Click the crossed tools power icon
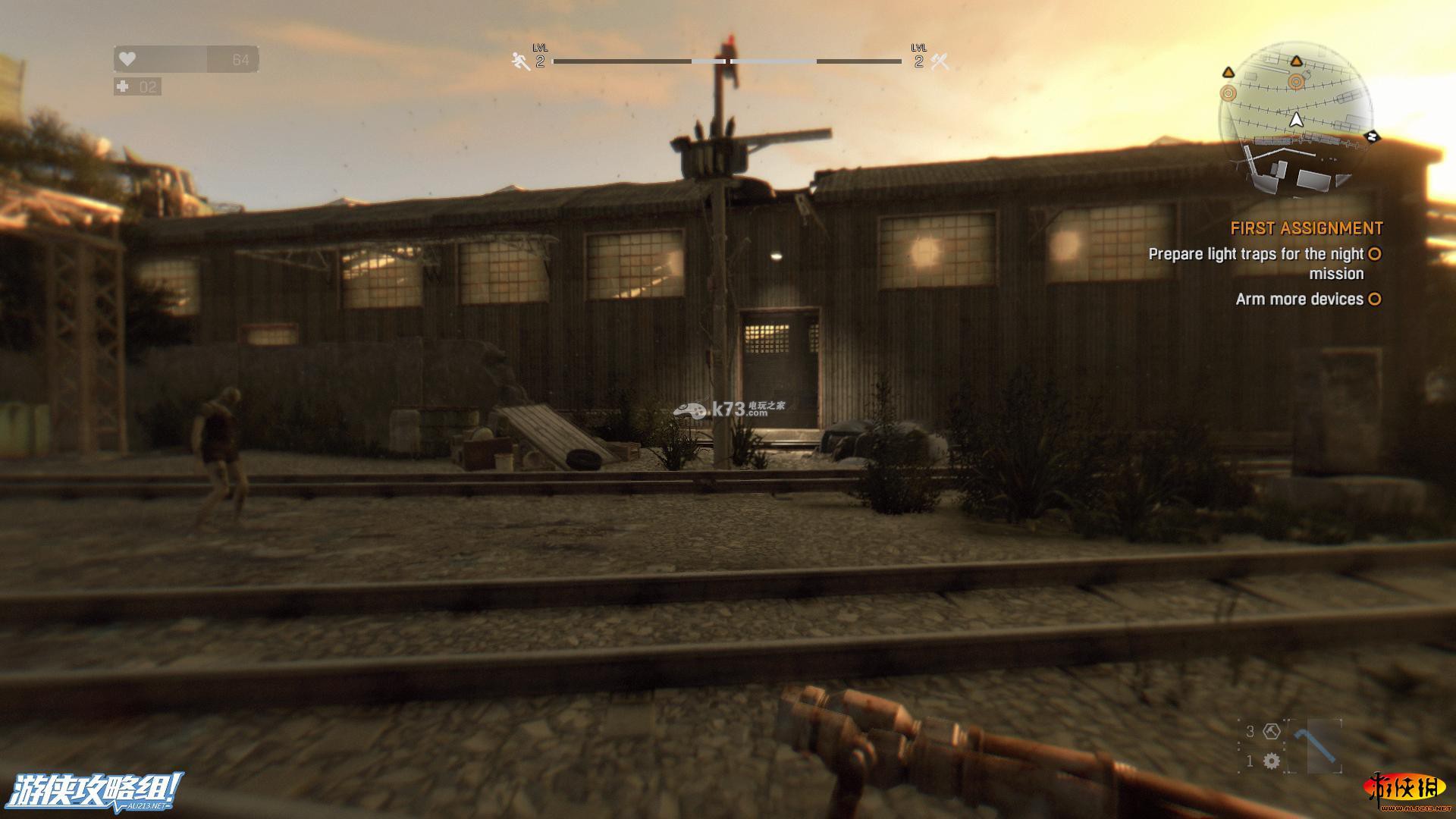This screenshot has height=819, width=1456. click(x=940, y=61)
